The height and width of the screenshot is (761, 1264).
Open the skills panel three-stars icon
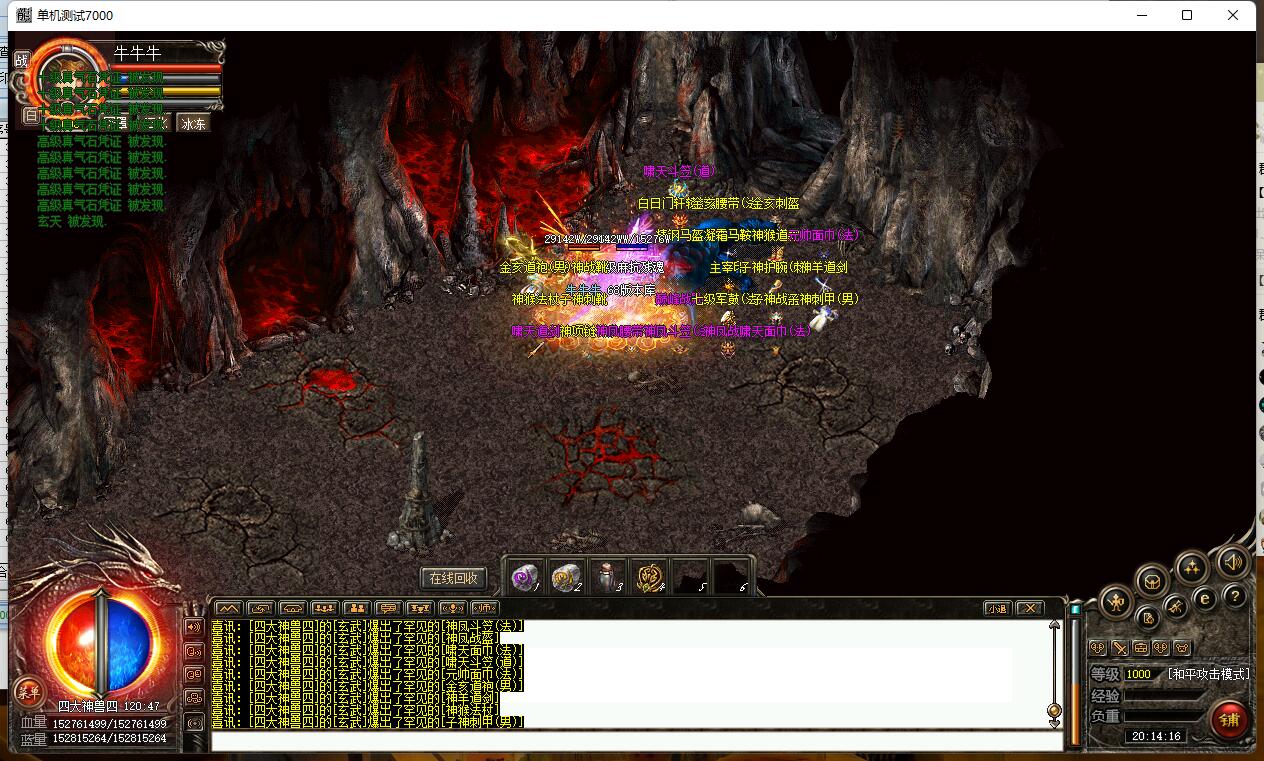(1191, 568)
